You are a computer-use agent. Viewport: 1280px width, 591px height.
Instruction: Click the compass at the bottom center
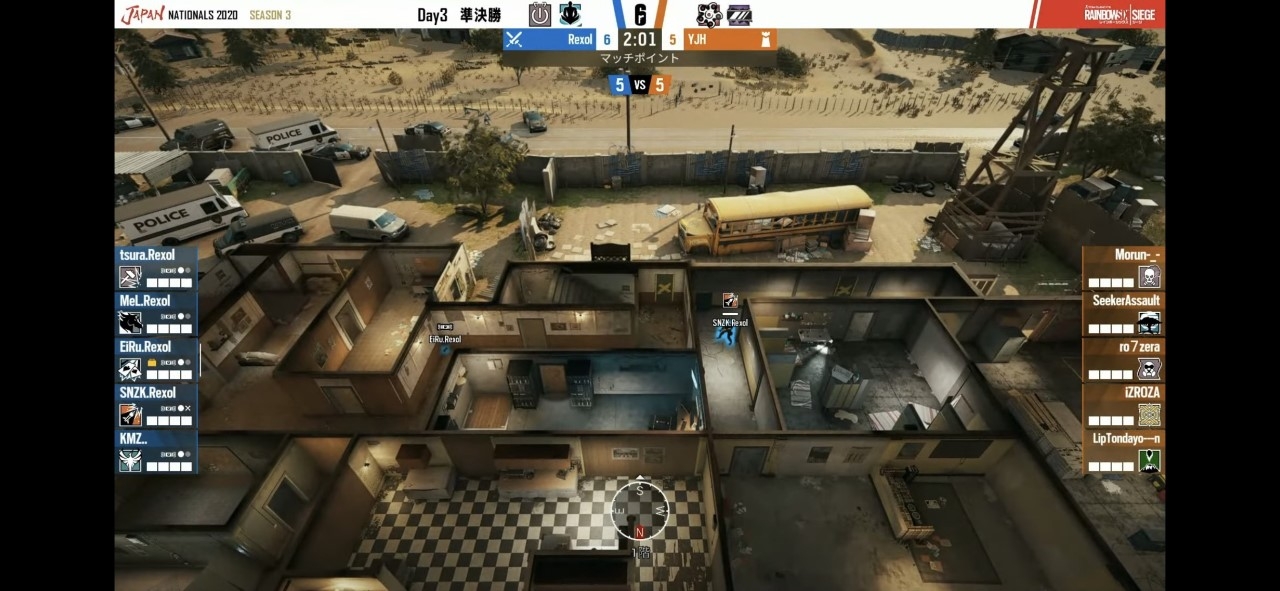pos(640,508)
